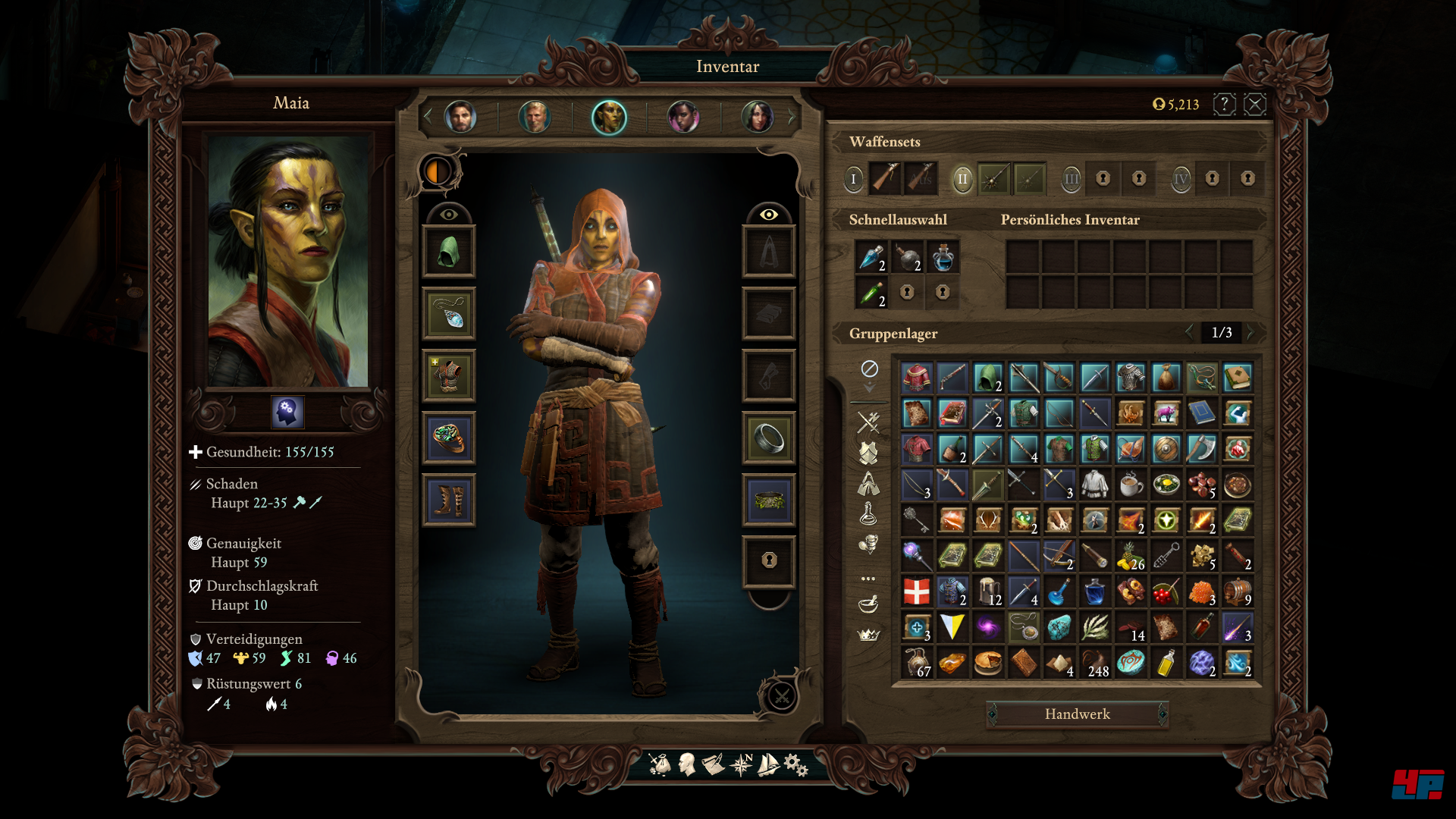Show all items with the no-filter icon

click(x=869, y=369)
